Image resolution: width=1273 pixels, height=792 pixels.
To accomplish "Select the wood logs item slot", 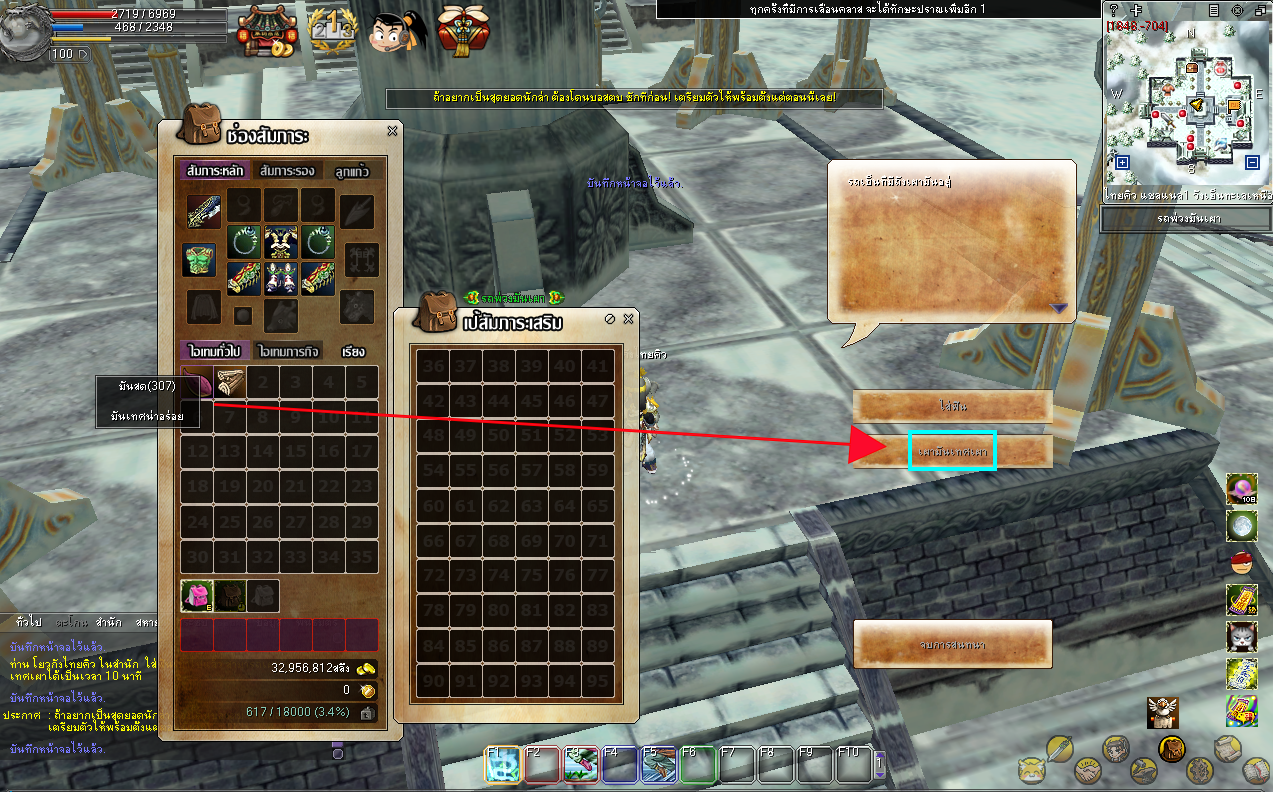I will click(x=230, y=382).
